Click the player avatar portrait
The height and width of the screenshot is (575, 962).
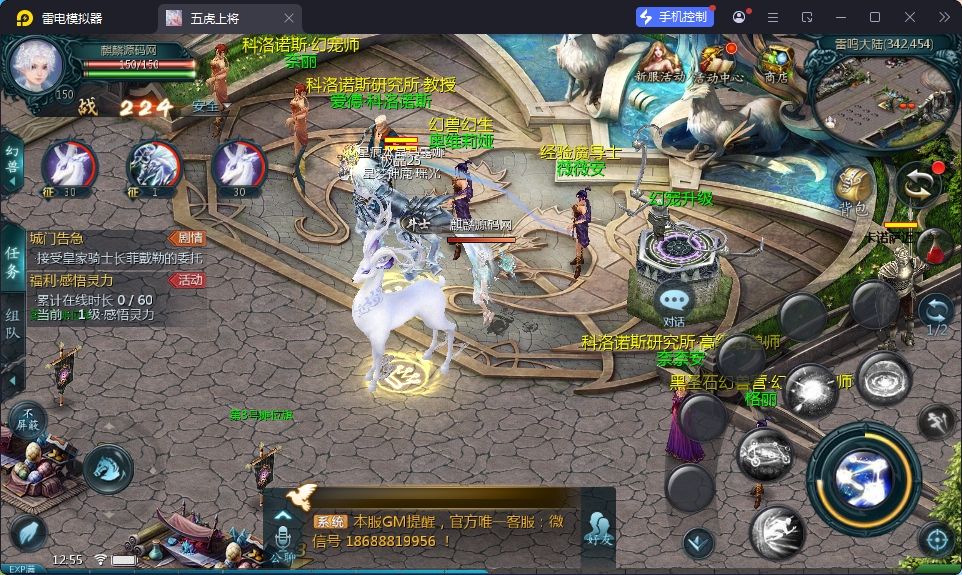(x=37, y=66)
